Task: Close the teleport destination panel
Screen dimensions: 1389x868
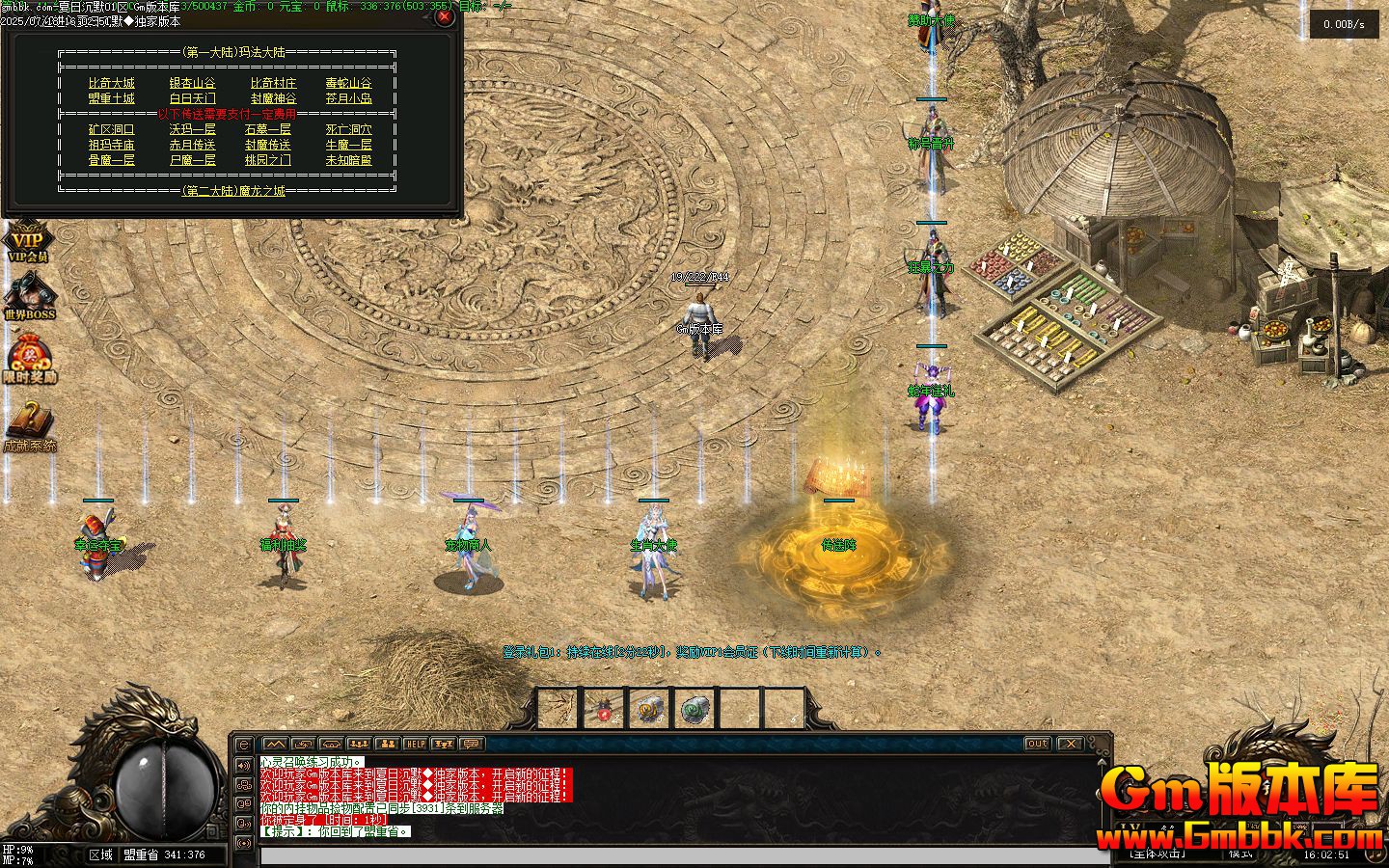Action: point(443,16)
